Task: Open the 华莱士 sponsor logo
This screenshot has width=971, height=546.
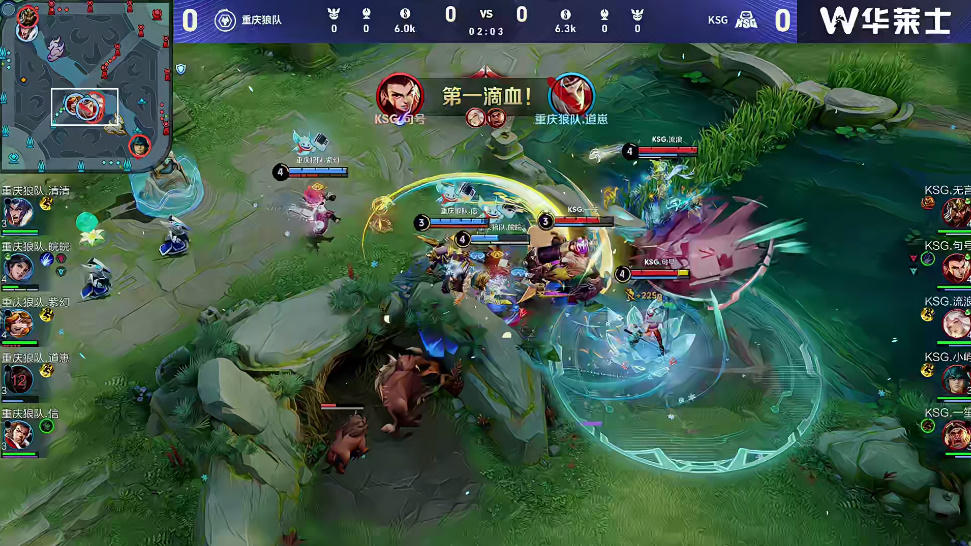Action: (884, 20)
